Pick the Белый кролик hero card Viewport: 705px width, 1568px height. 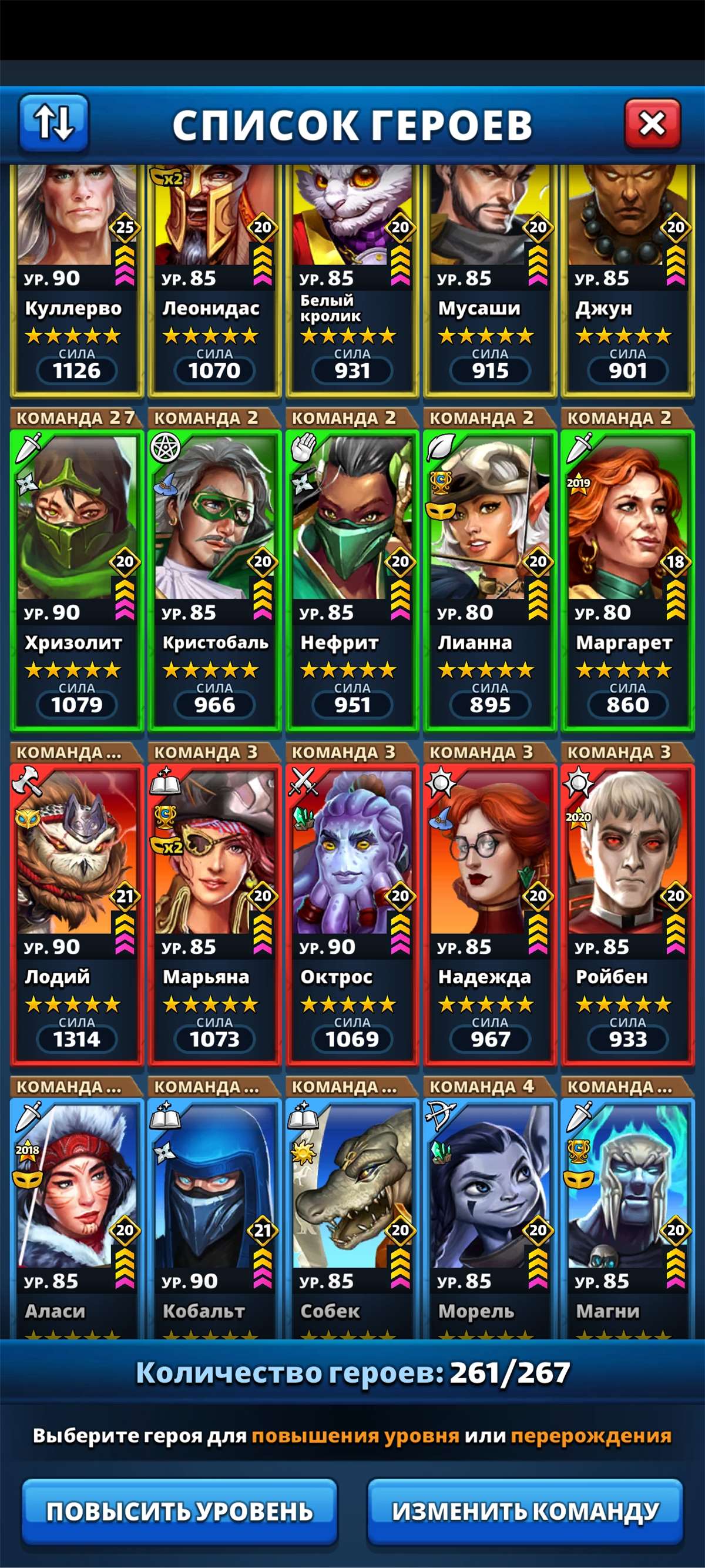(x=352, y=280)
